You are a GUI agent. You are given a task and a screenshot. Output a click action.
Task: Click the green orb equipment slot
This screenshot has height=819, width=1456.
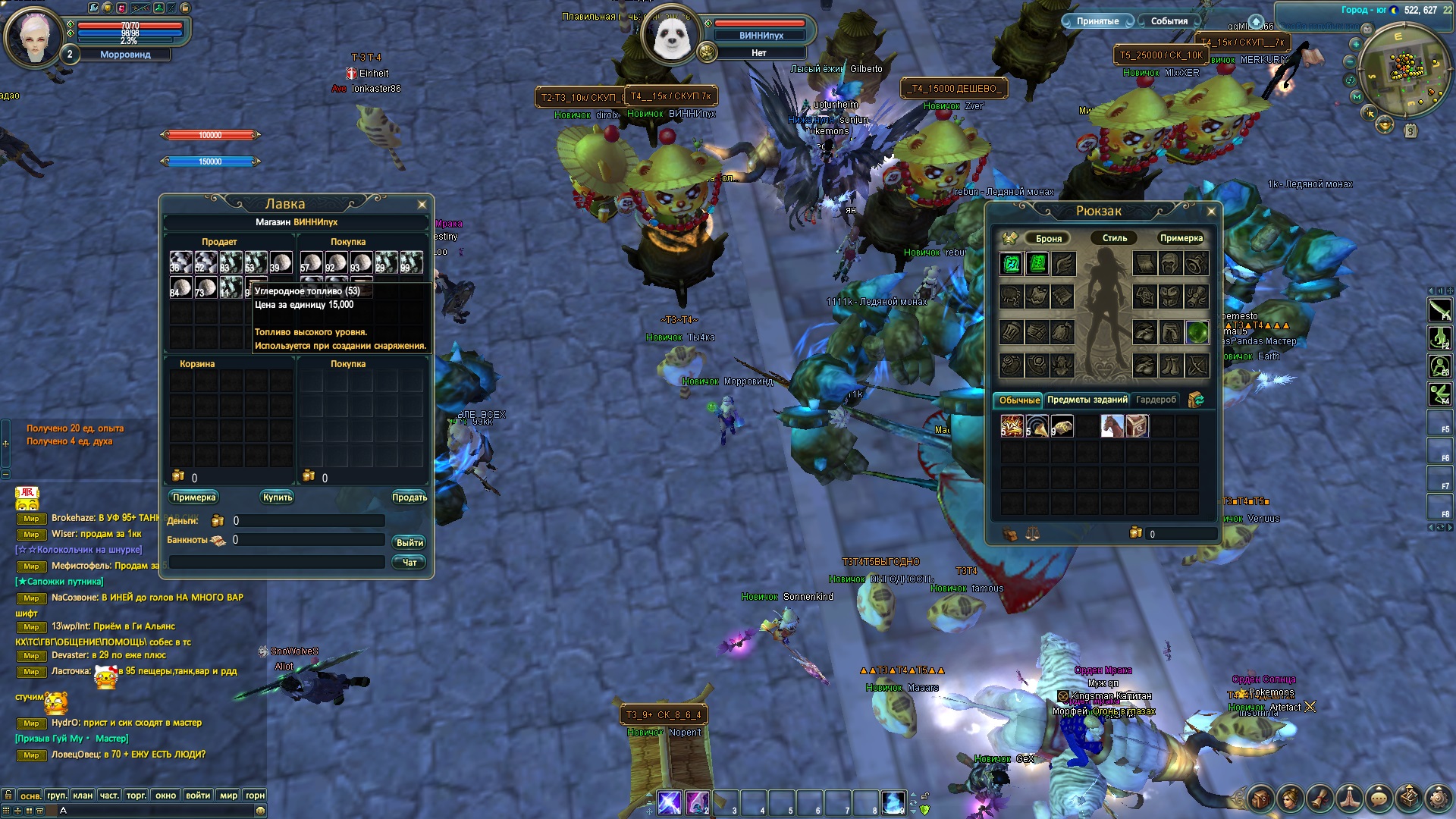tap(1197, 332)
